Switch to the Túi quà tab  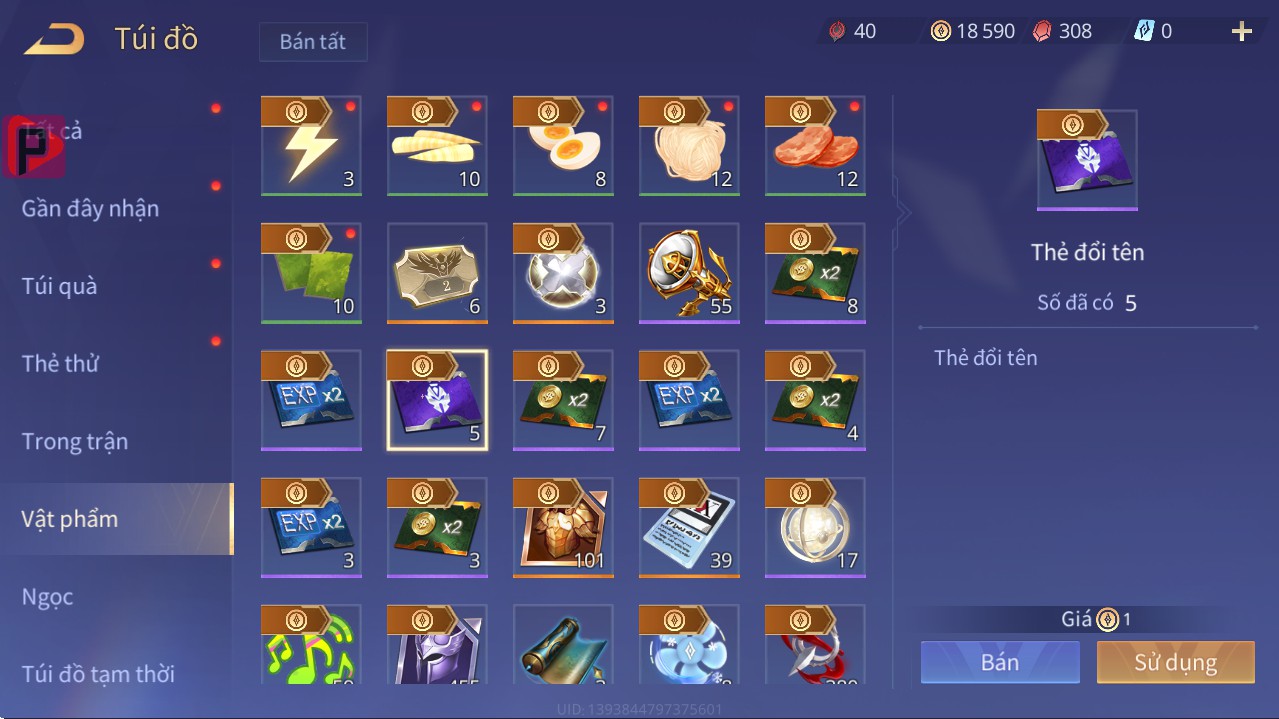tap(60, 286)
